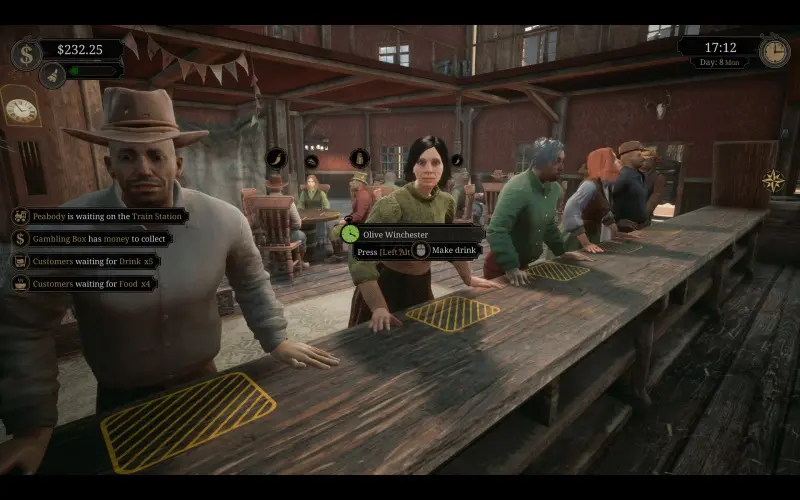Click the bottle order icon above customer
Screen dimensions: 800x500
pos(359,158)
